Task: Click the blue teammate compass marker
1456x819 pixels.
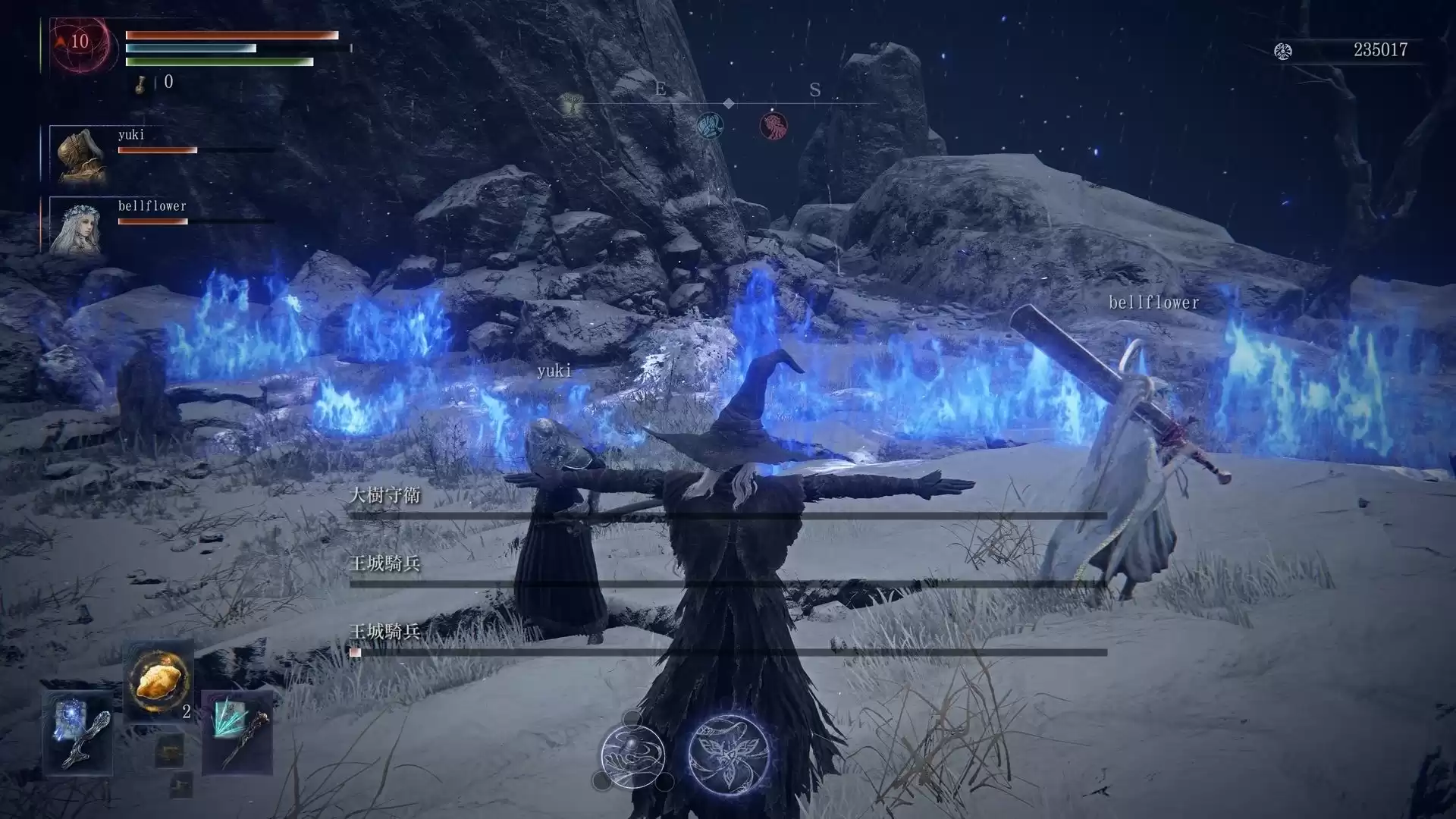Action: 710,125
